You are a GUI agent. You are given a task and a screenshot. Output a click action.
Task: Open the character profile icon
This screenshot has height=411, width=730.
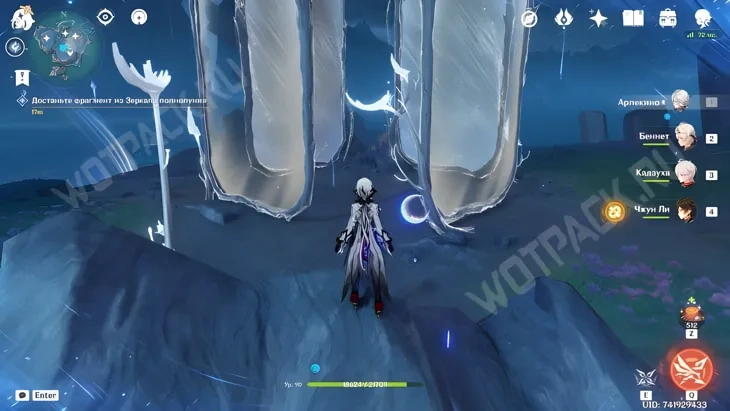703,18
